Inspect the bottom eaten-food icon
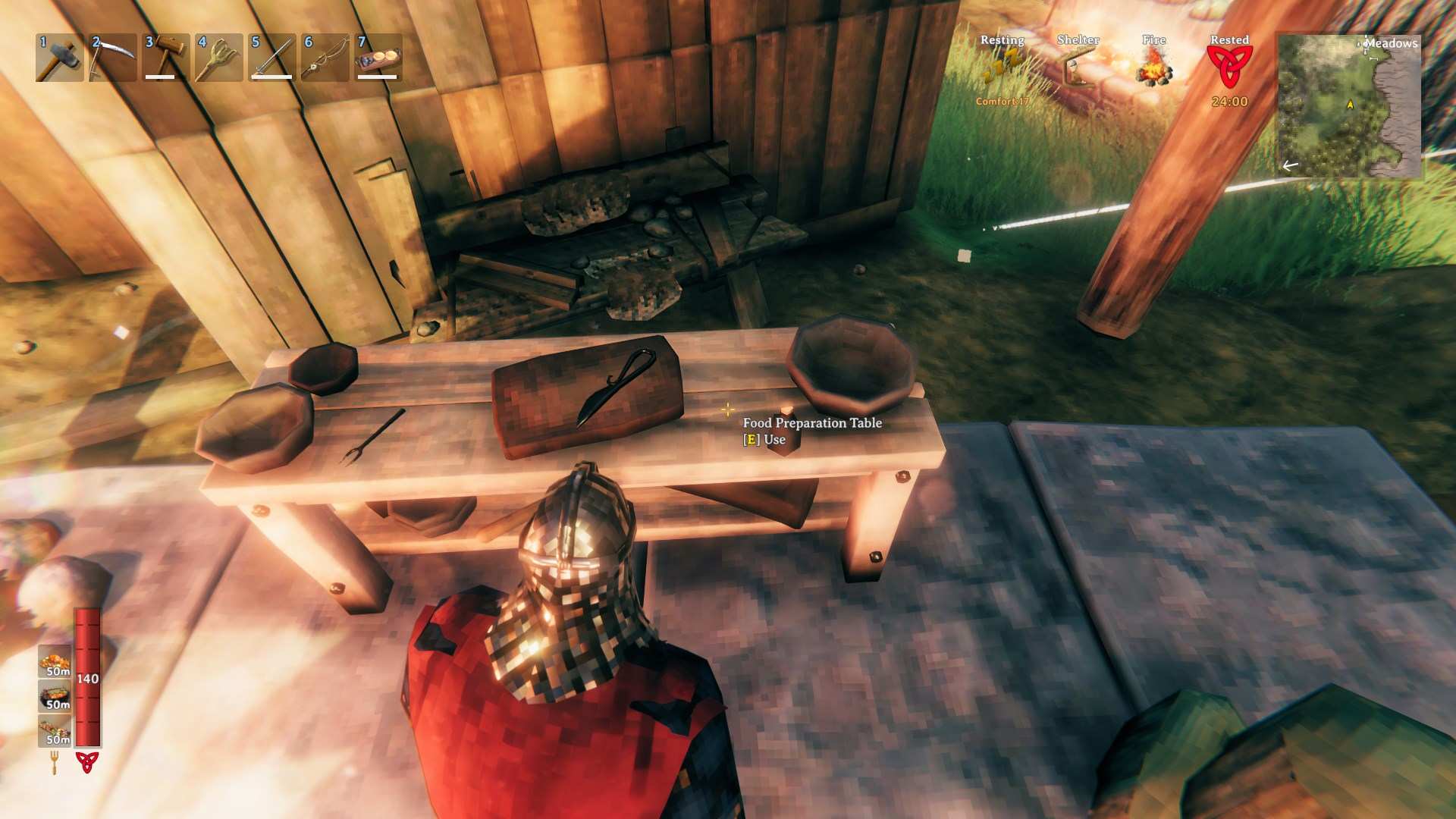 coord(55,731)
